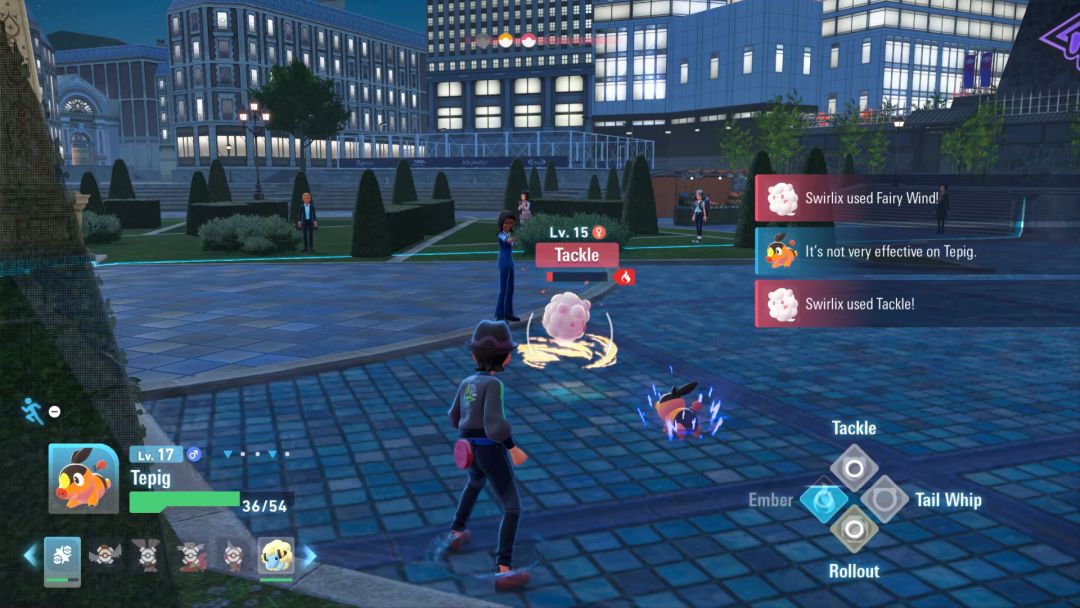Switch to Mareep in the party bar
This screenshot has height=608, width=1080.
276,557
